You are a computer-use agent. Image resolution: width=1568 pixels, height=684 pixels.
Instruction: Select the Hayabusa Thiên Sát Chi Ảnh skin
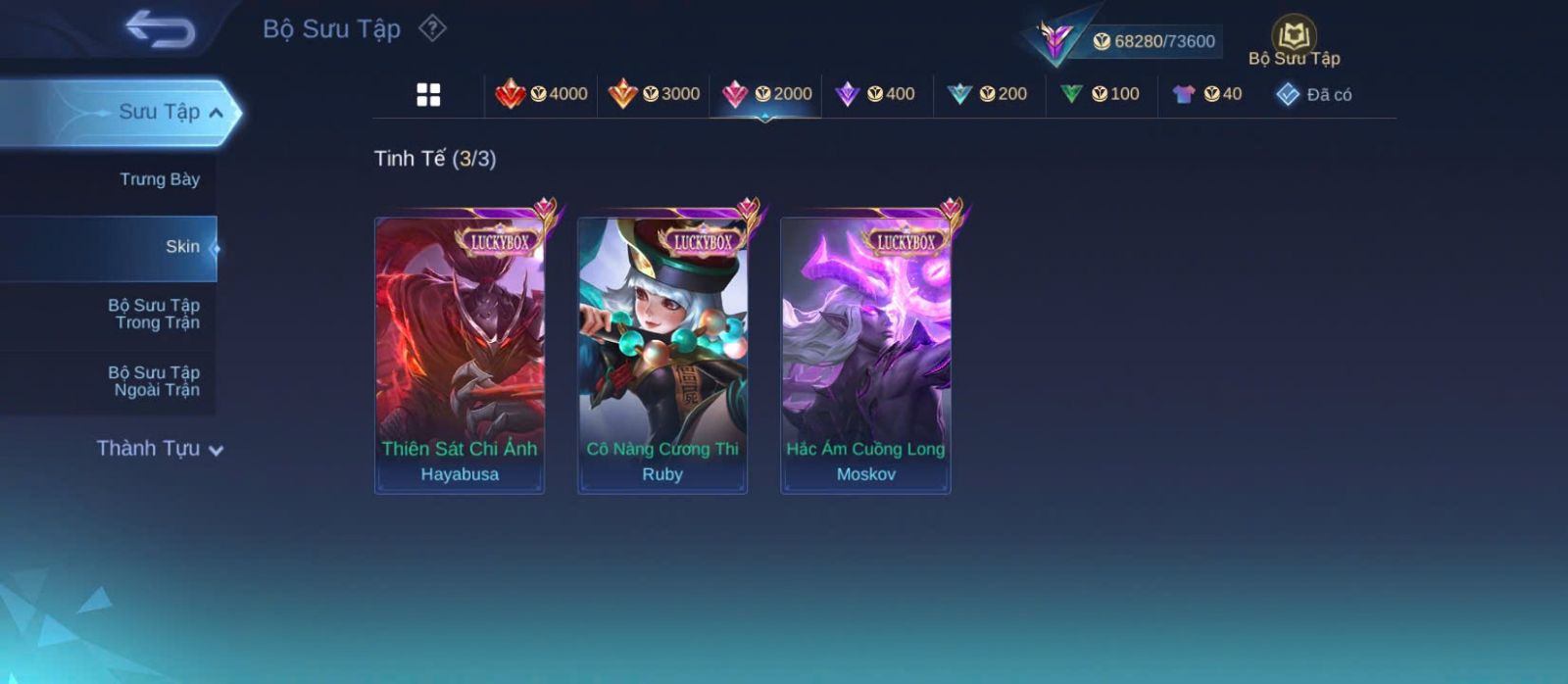[x=460, y=355]
